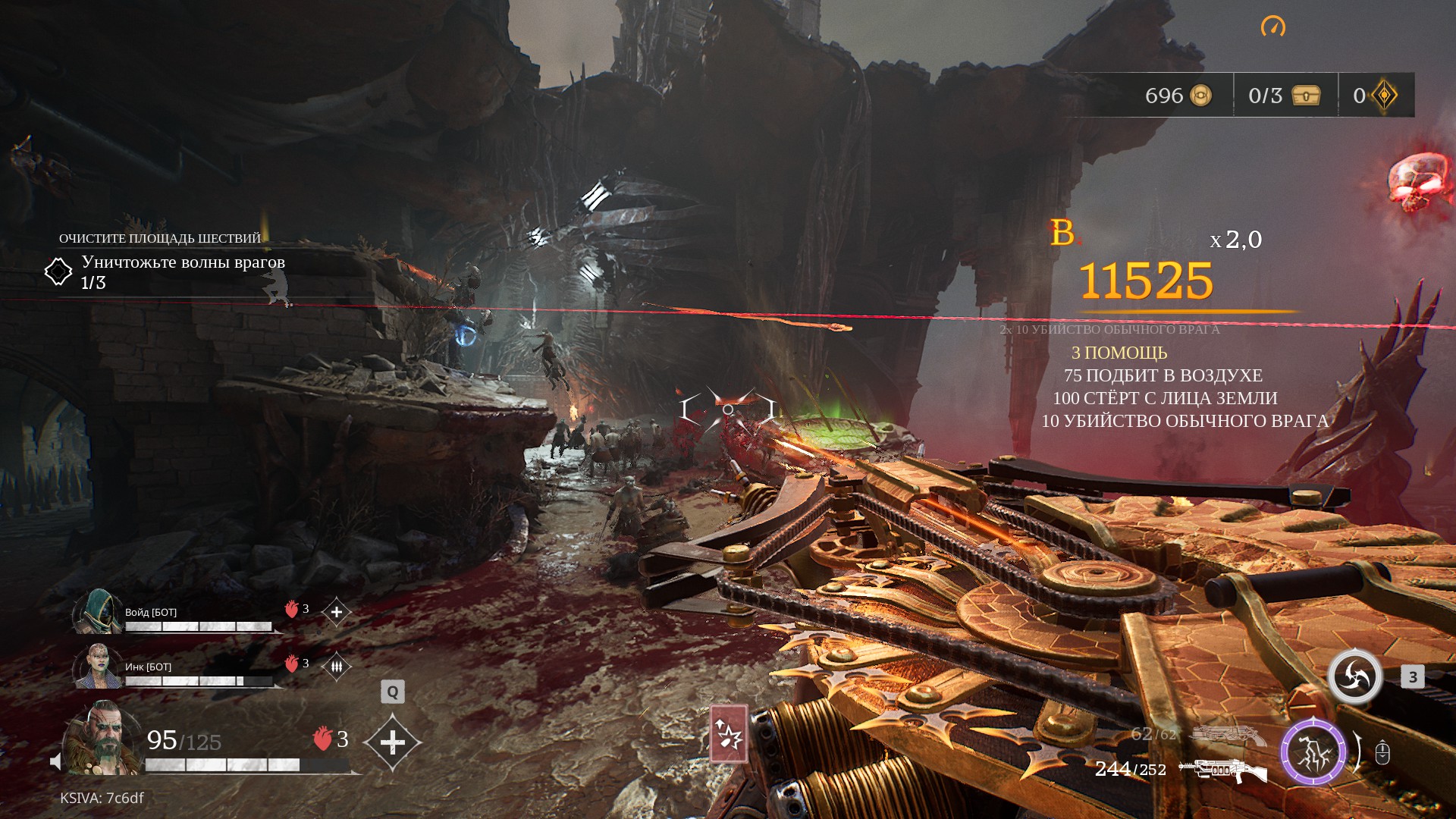Click the treasure chest counter icon
This screenshot has width=1456, height=819.
click(x=1306, y=96)
